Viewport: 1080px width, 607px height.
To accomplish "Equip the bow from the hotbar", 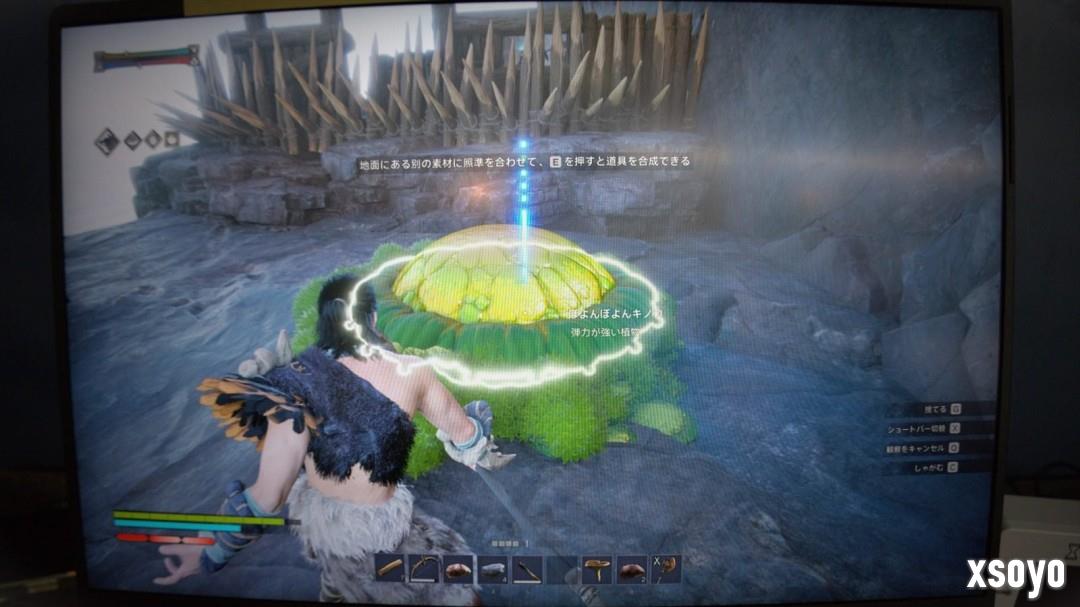I will [424, 569].
